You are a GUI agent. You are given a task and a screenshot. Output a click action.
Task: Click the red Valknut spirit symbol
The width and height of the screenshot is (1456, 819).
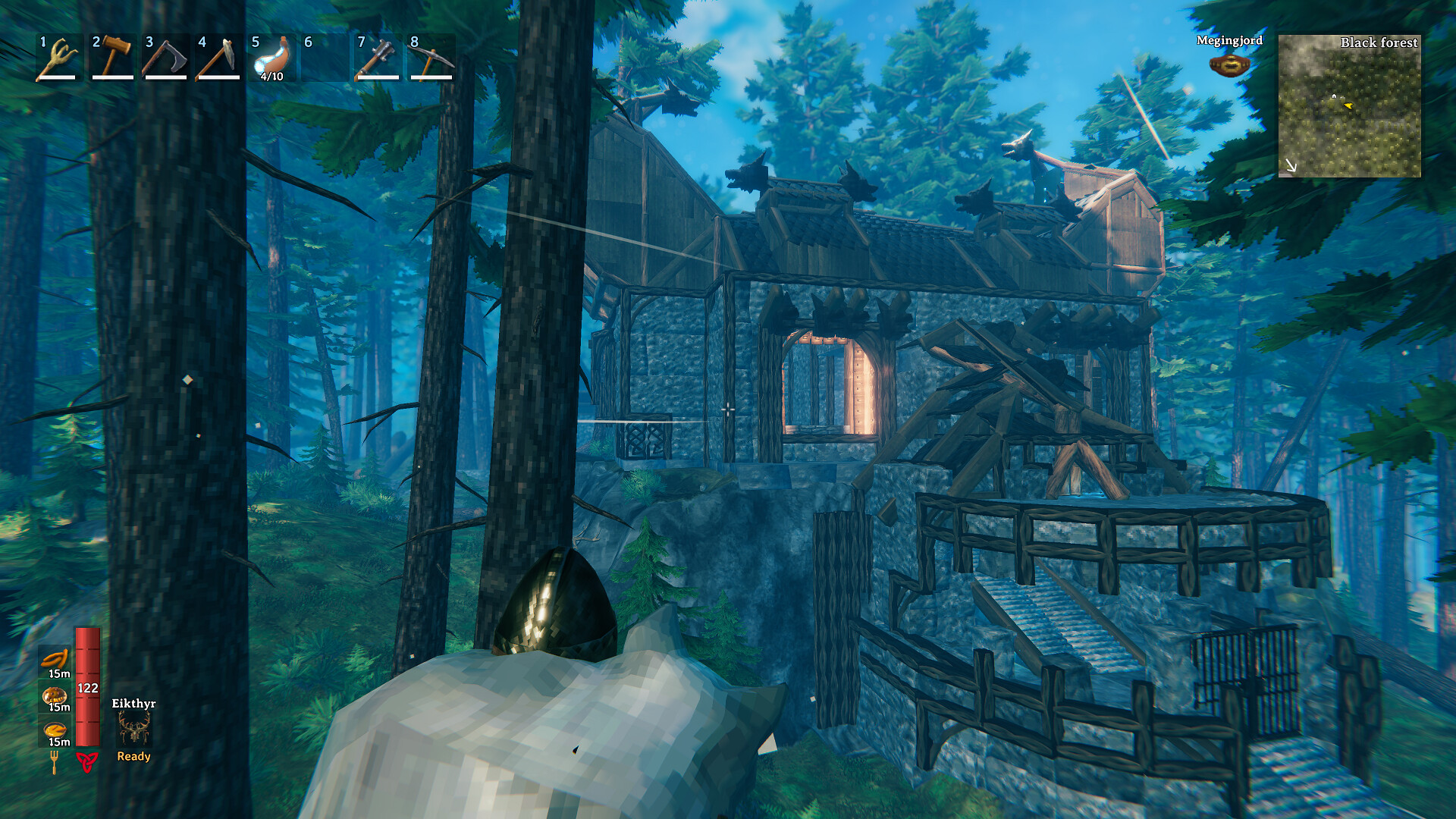[87, 762]
